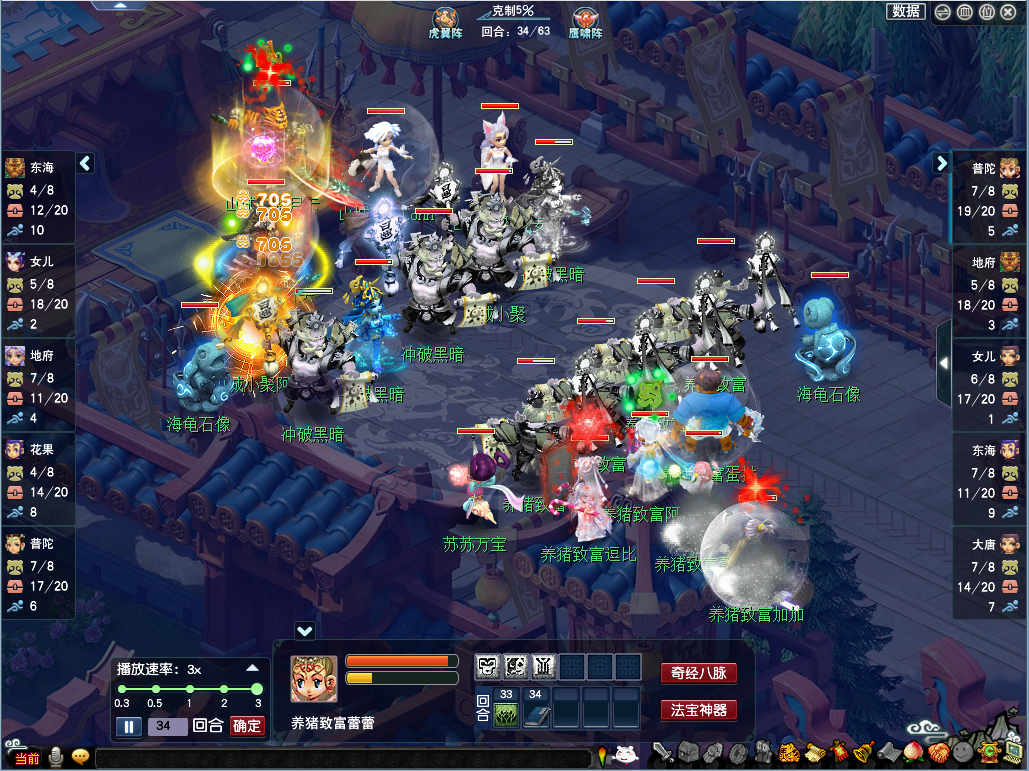Click the 虎翼阵 formation icon
1029x771 pixels.
coord(445,20)
